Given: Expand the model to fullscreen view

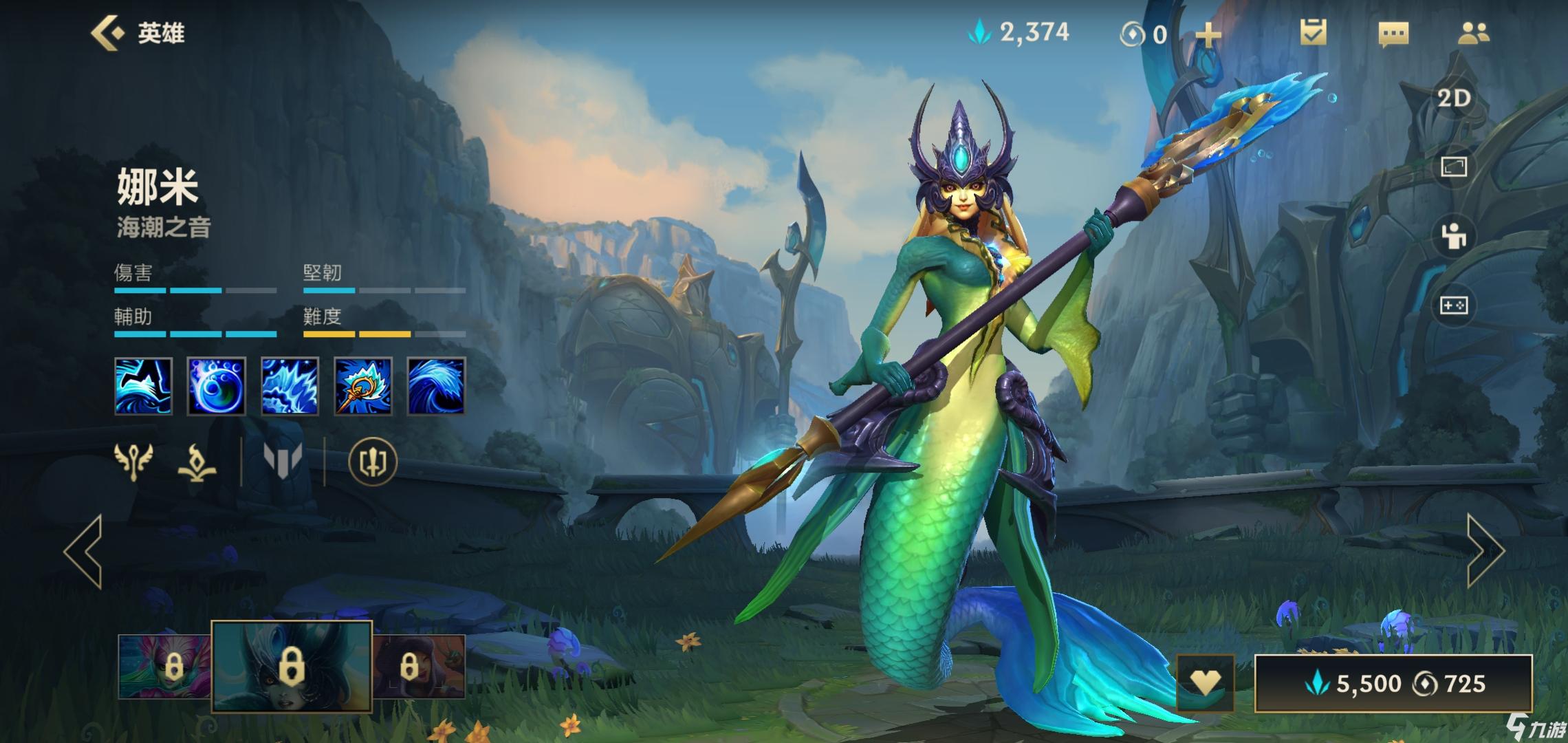Looking at the screenshot, I should coord(1454,166).
